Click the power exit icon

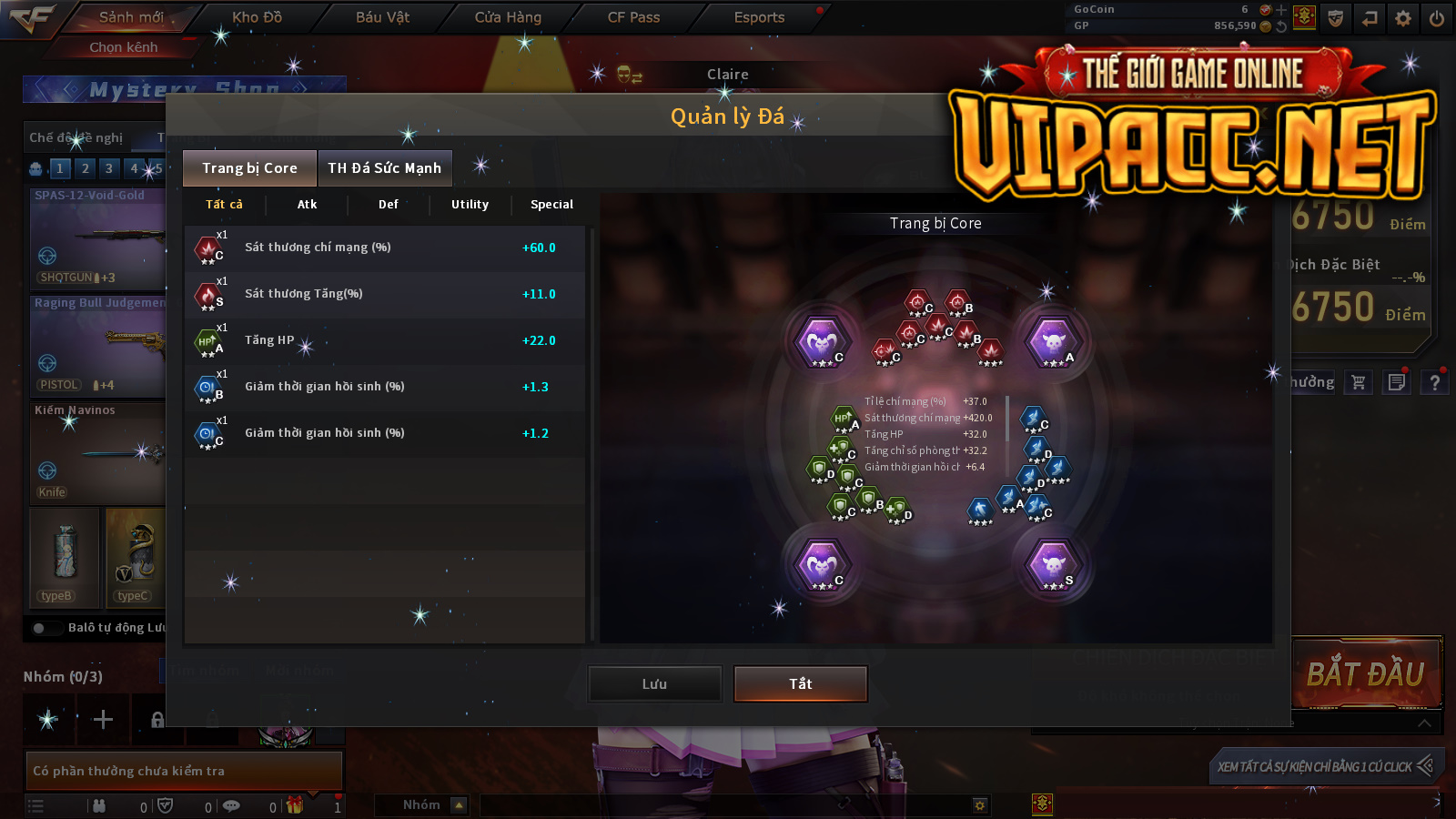point(1437,18)
